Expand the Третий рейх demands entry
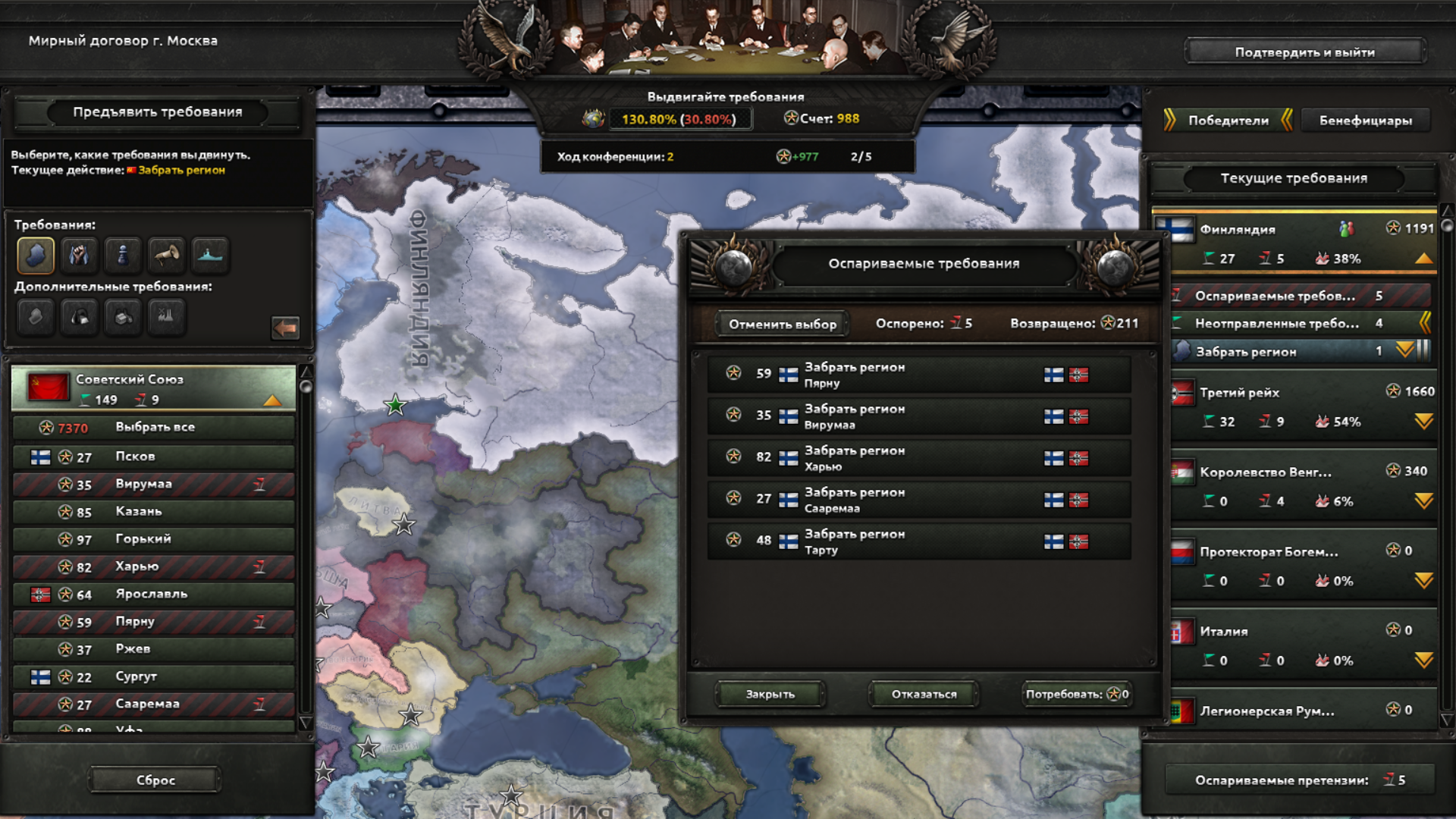The height and width of the screenshot is (819, 1456). click(x=1423, y=422)
